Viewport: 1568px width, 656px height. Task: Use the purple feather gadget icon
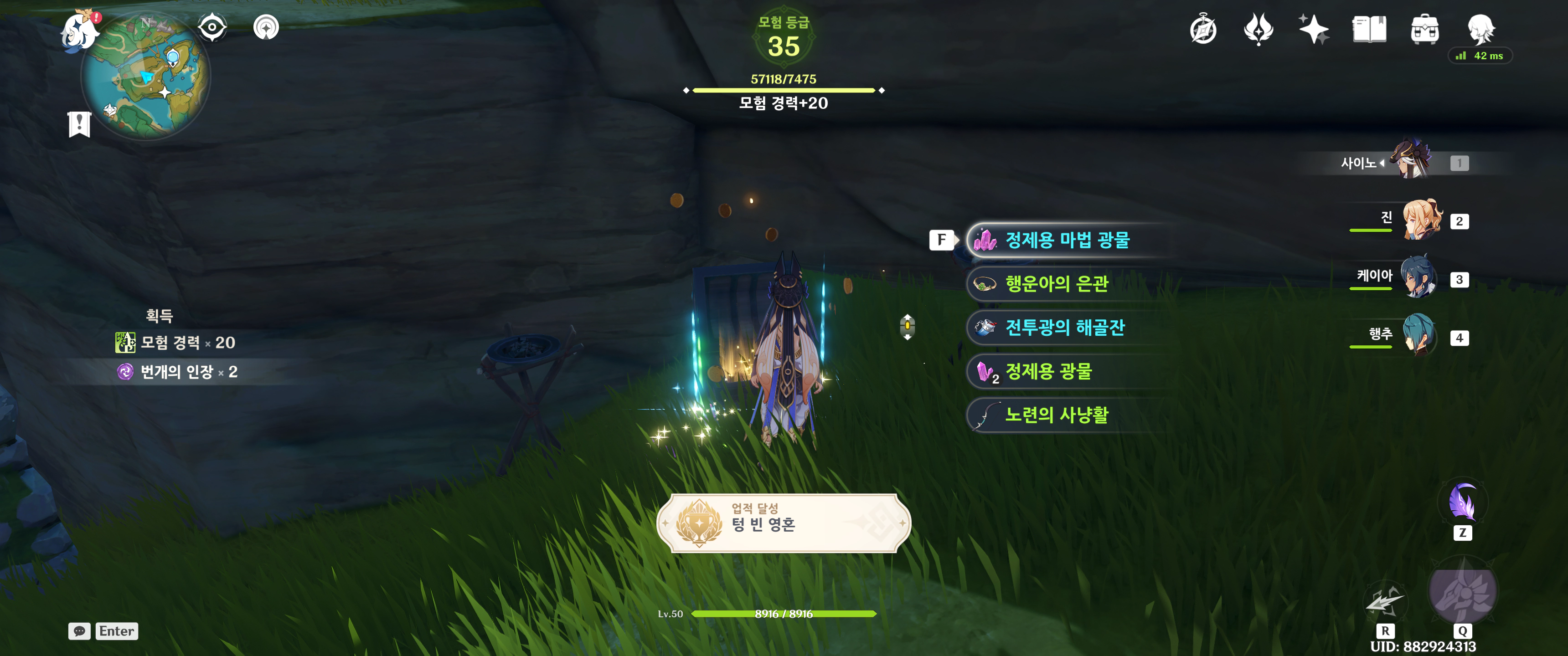[x=1462, y=503]
